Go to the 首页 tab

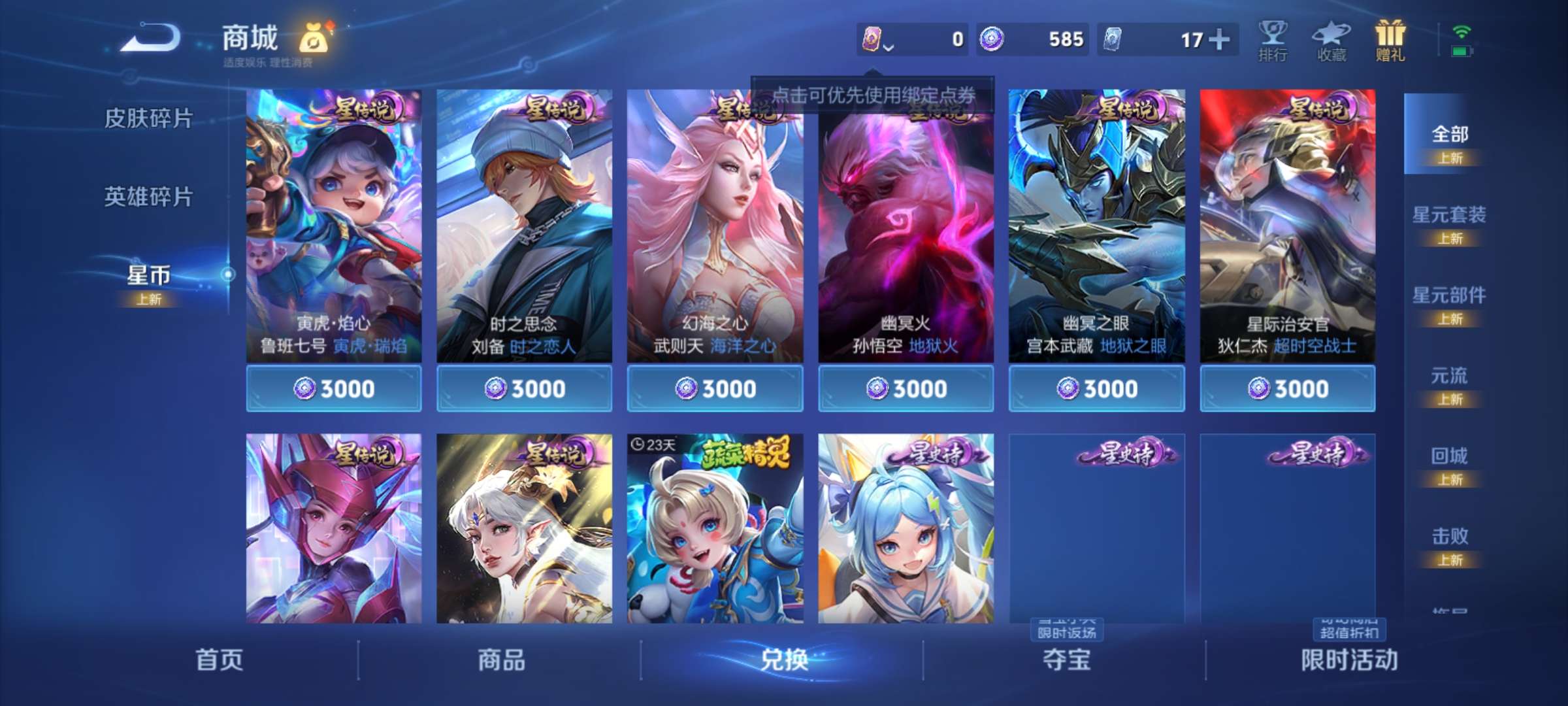click(x=221, y=660)
